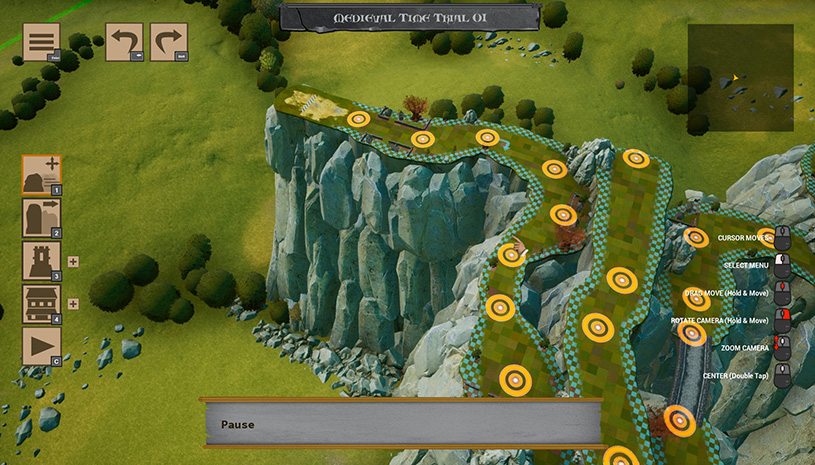Image resolution: width=815 pixels, height=465 pixels.
Task: Expand the plus beside the tower tool
Action: pos(73,261)
